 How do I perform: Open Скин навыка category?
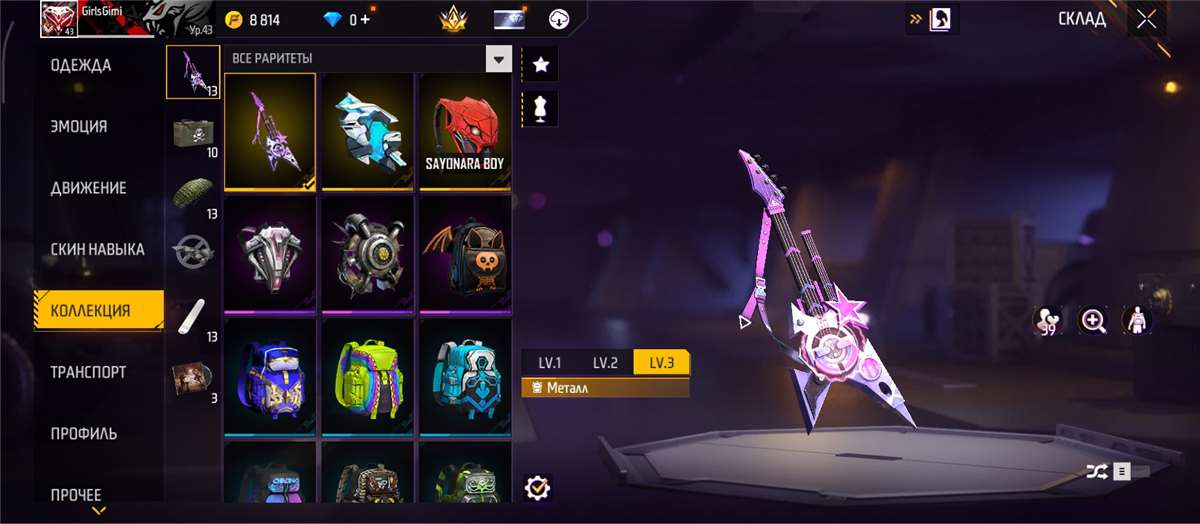(97, 249)
